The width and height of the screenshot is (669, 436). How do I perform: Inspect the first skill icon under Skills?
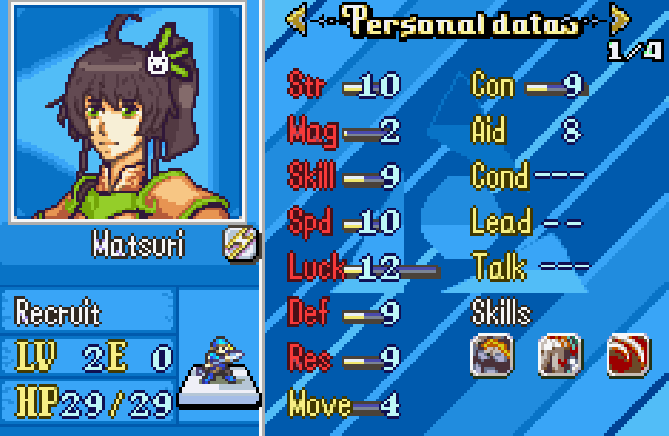tap(491, 354)
